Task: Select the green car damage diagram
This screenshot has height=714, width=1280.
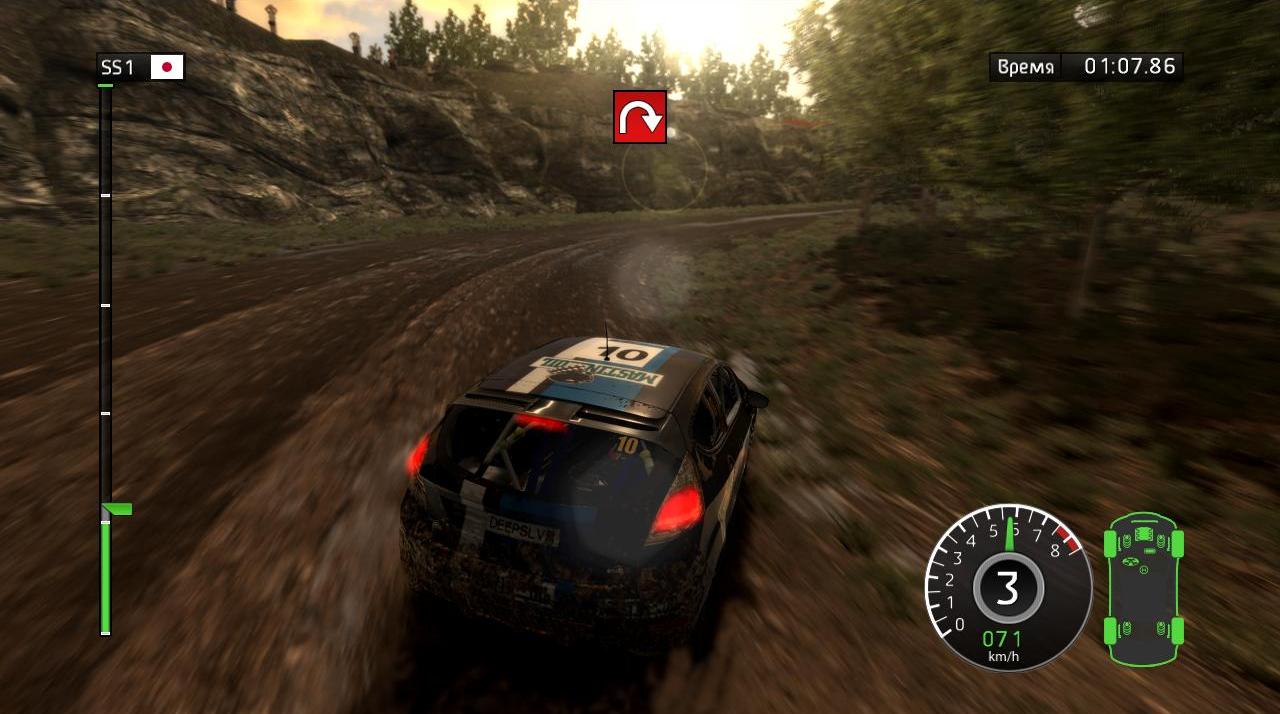Action: point(1143,588)
